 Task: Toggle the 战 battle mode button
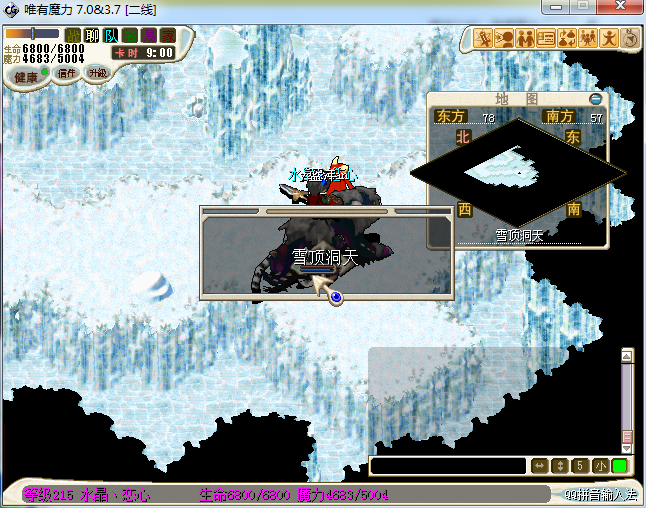(x=72, y=36)
